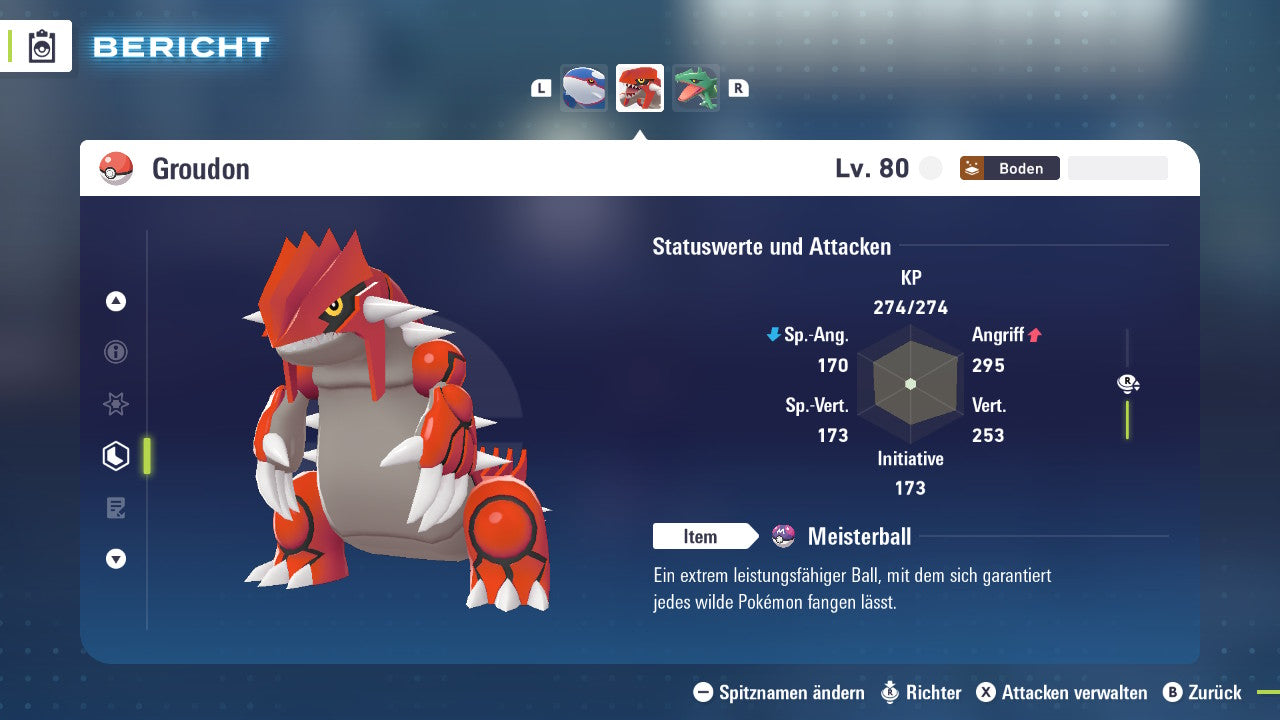The image size is (1280, 720).
Task: Toggle Groudon's currently selected party portrait
Action: pyautogui.click(x=640, y=87)
